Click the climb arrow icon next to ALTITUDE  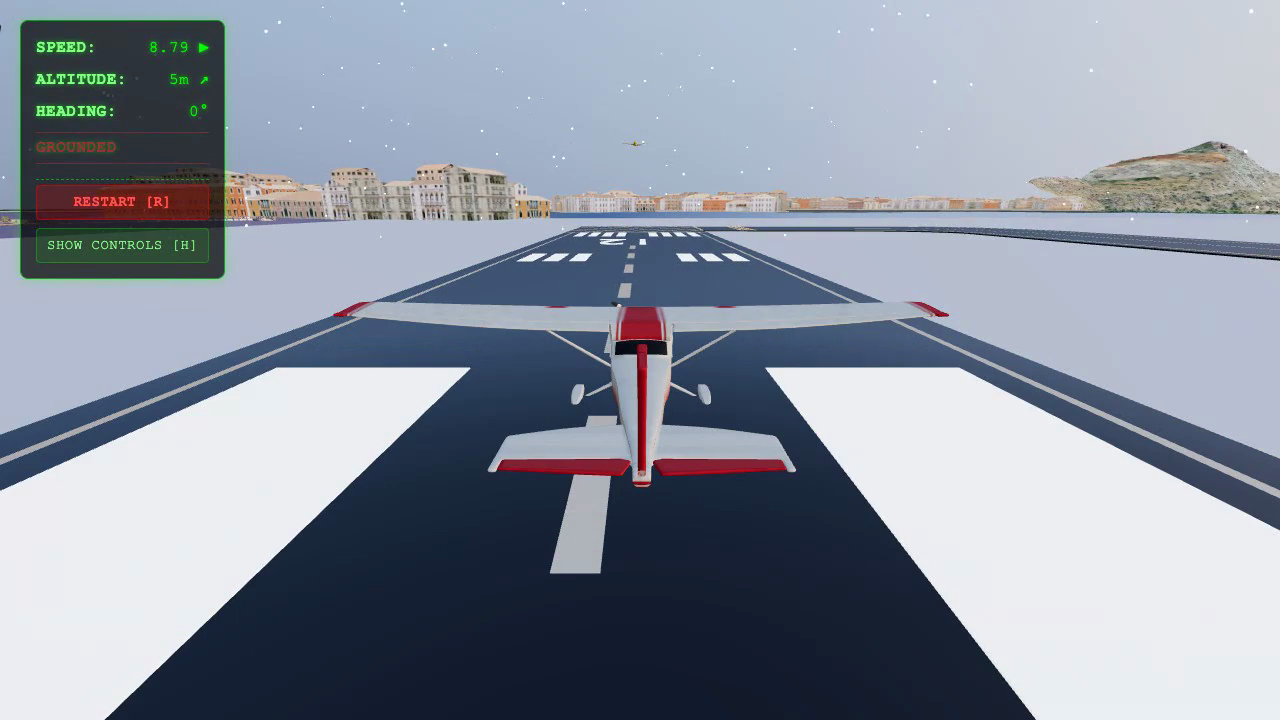pos(203,79)
